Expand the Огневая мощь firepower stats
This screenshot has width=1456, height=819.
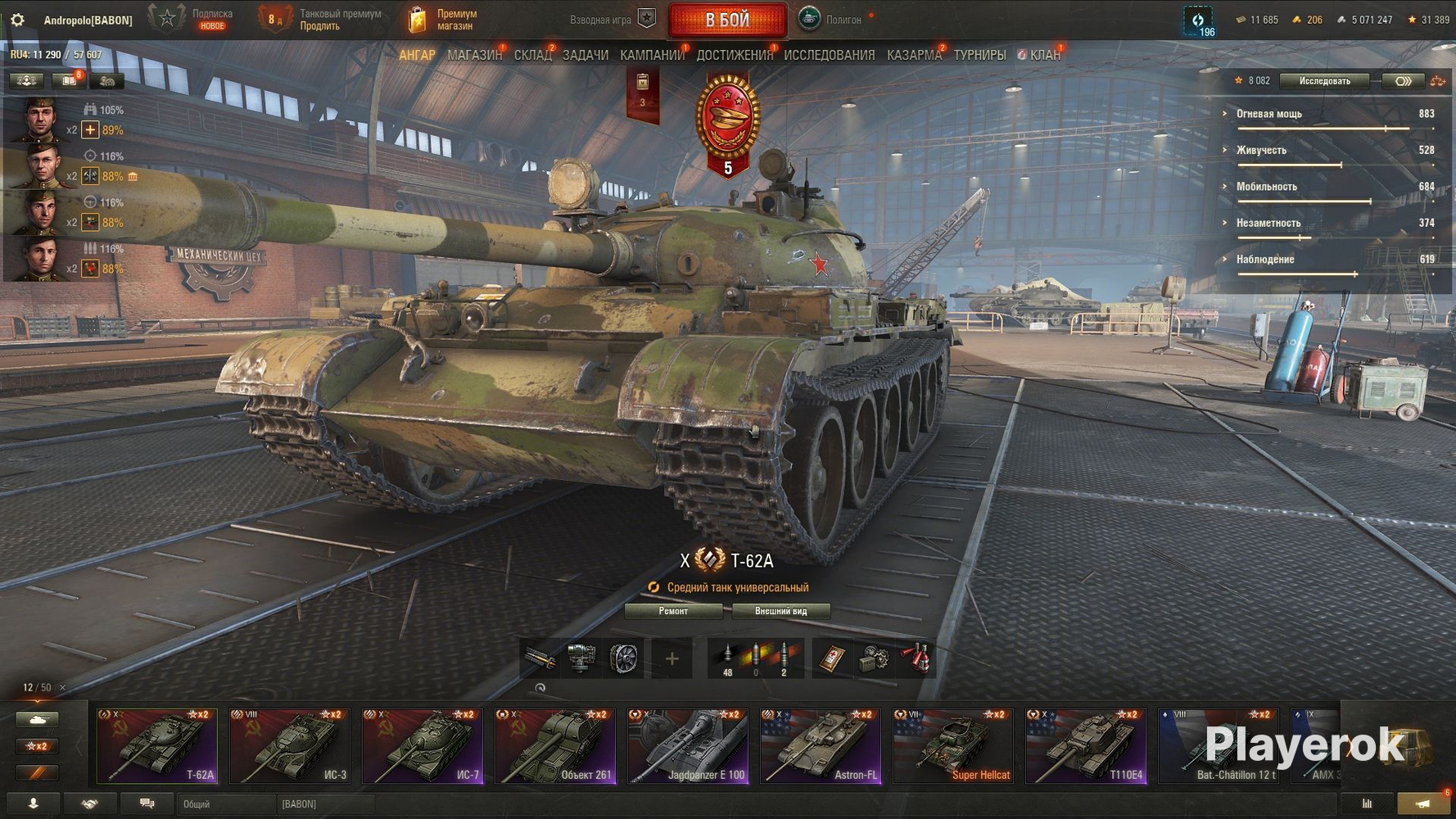point(1268,114)
